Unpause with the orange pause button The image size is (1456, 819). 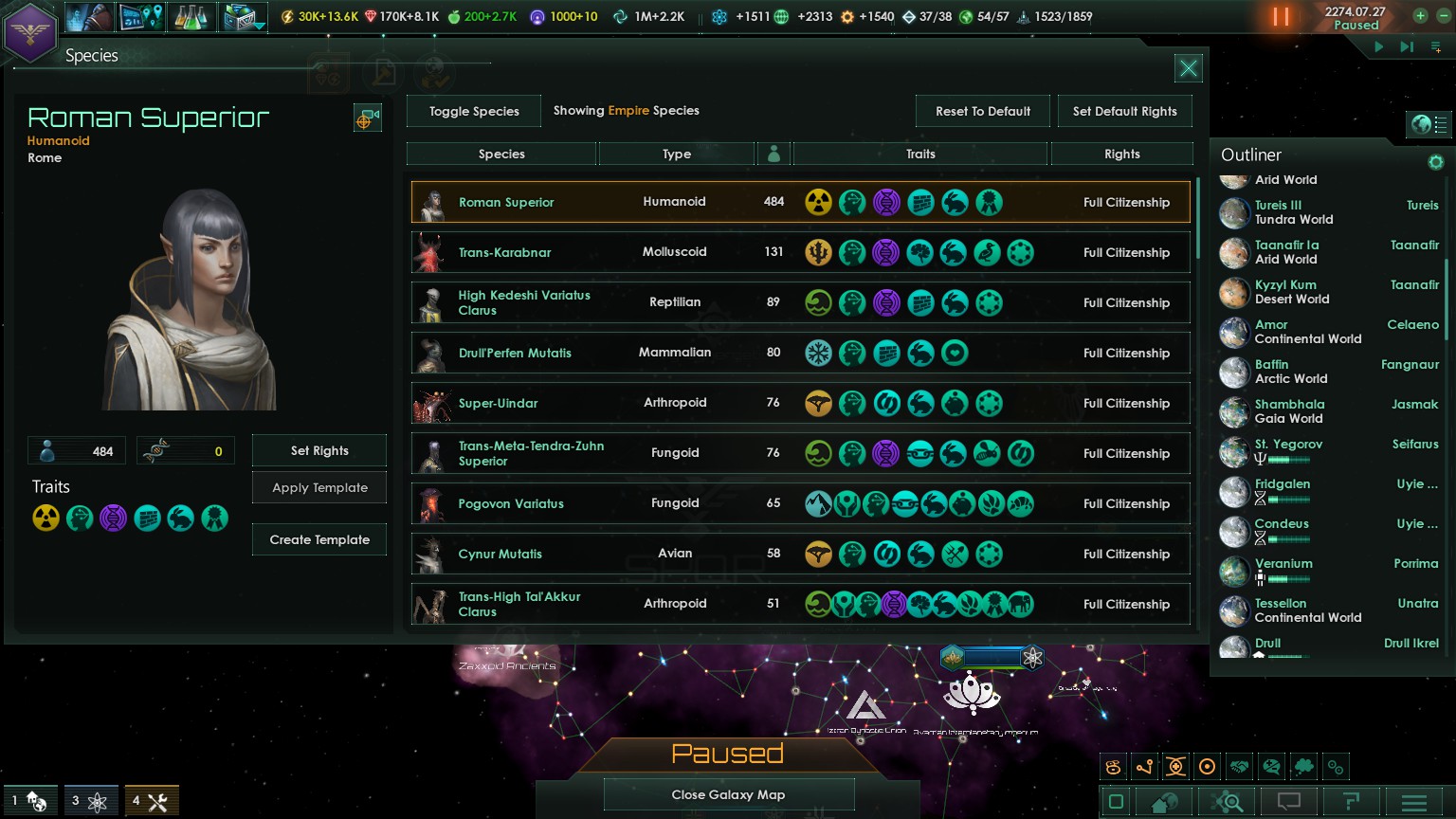[1281, 17]
